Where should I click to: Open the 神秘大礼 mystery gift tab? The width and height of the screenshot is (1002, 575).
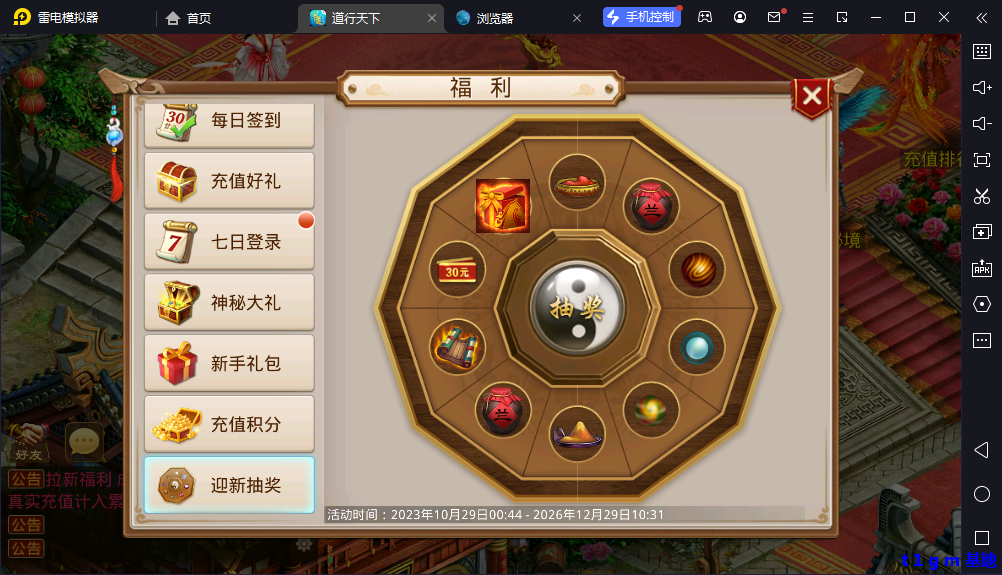[229, 303]
